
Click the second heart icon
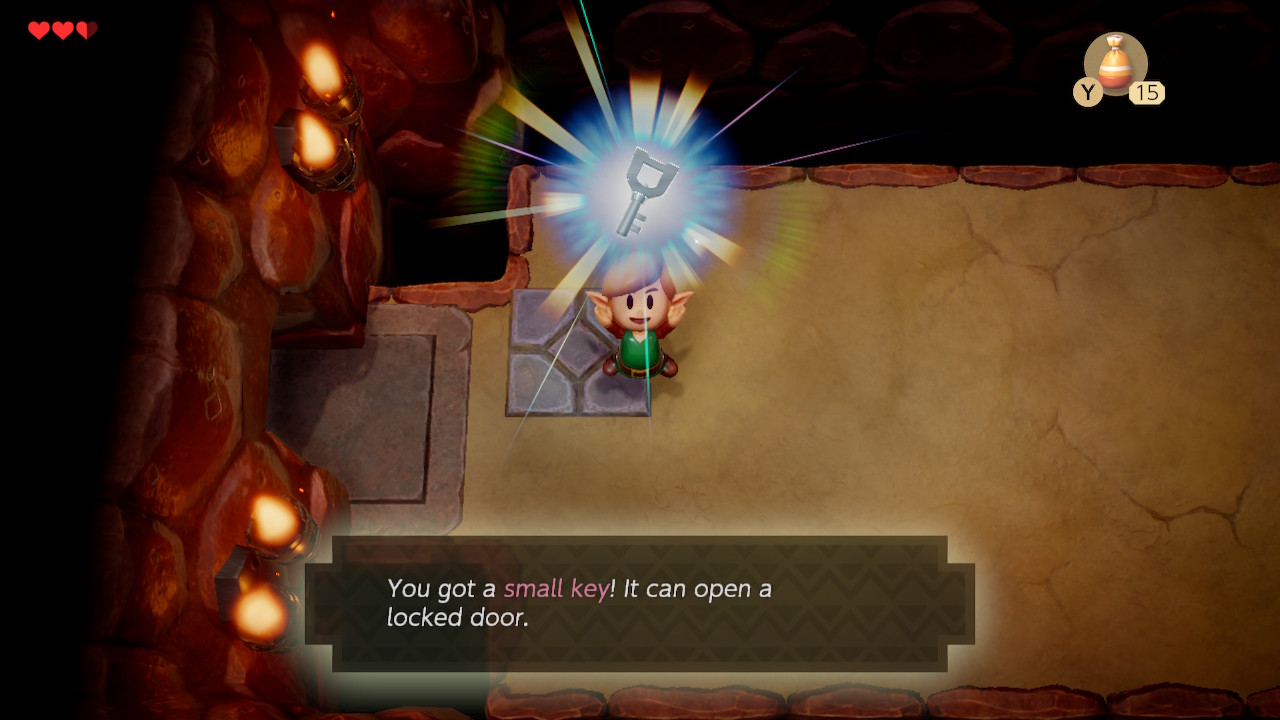coord(62,28)
